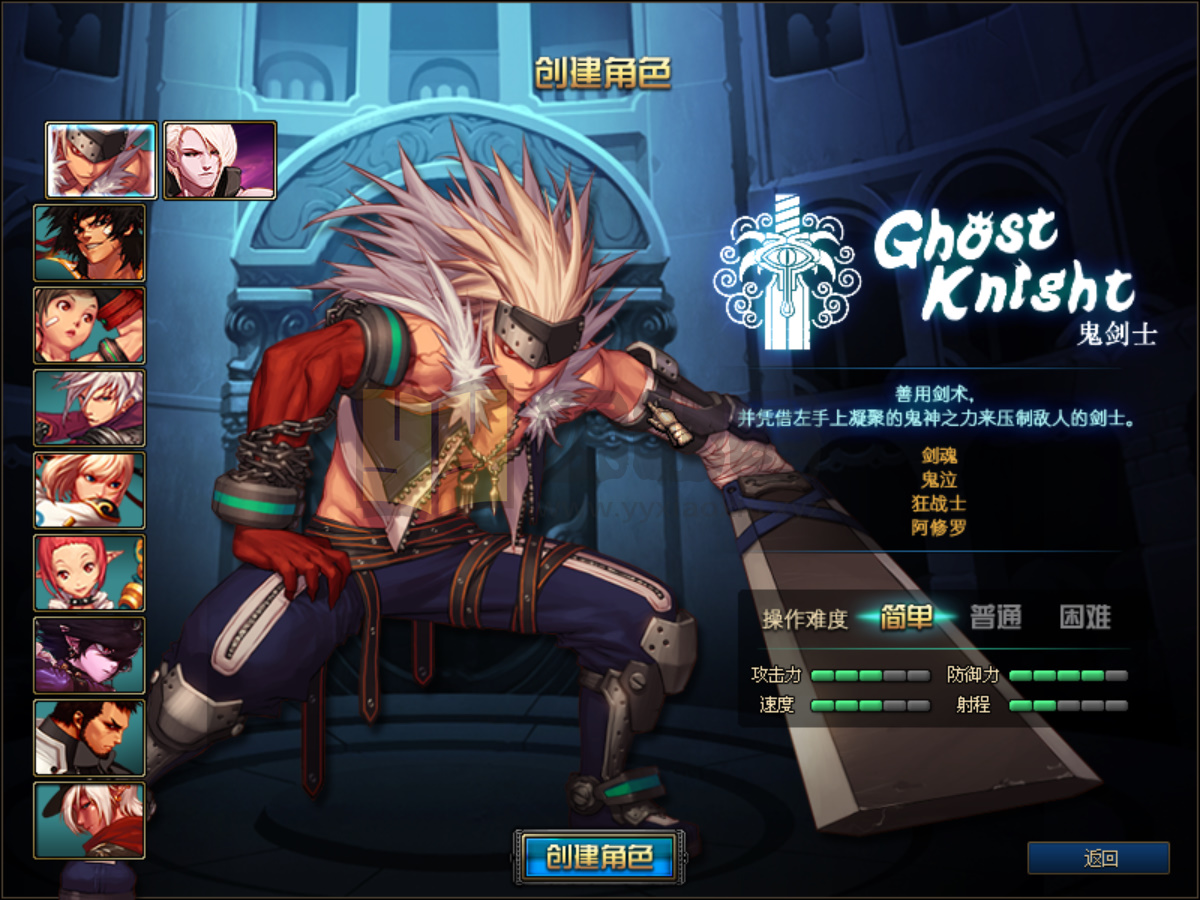Select the Ghost Knight portrait with eye mask
This screenshot has width=1200, height=900.
[101, 160]
